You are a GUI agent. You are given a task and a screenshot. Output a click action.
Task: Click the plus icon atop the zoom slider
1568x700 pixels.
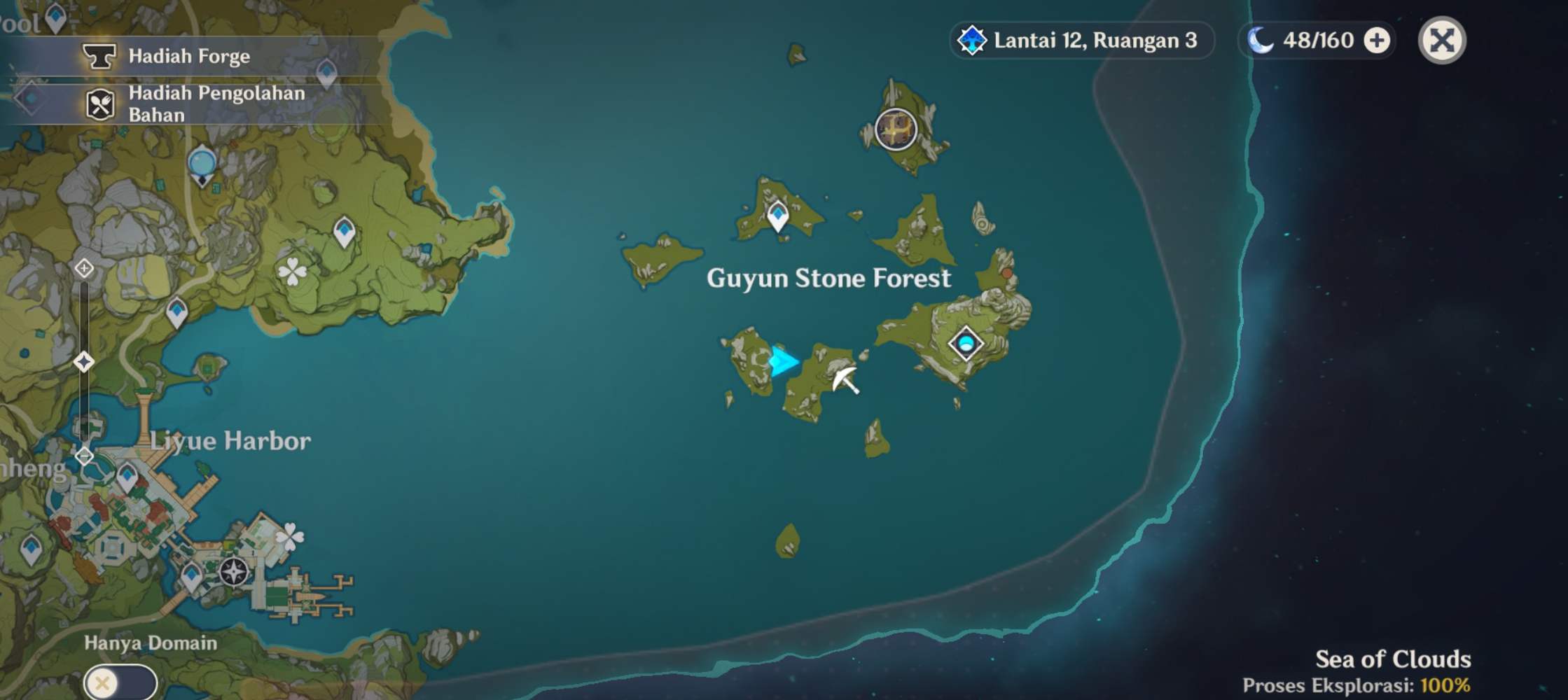[83, 269]
